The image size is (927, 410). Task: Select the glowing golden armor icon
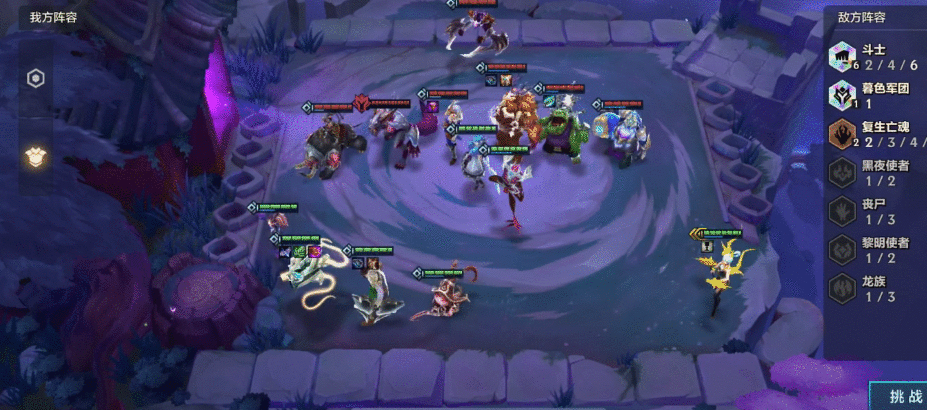[x=35, y=156]
